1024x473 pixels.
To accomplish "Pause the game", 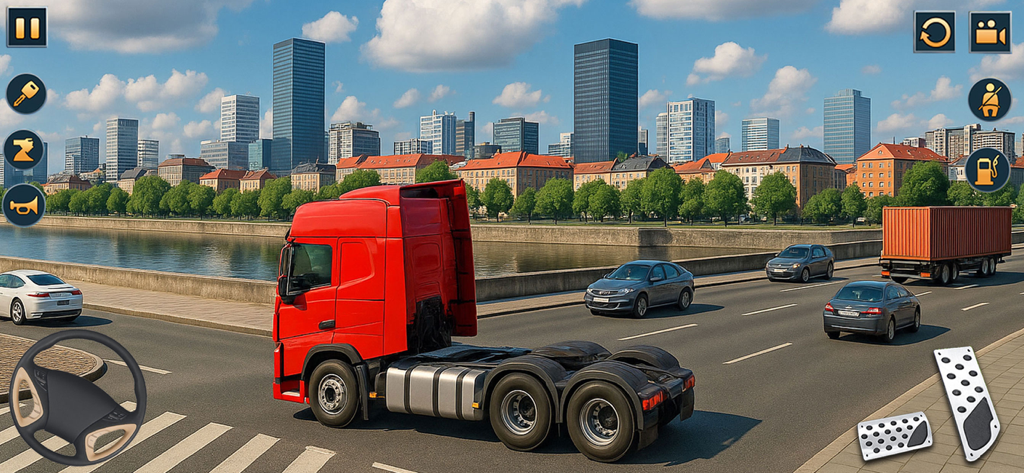I will pos(27,27).
